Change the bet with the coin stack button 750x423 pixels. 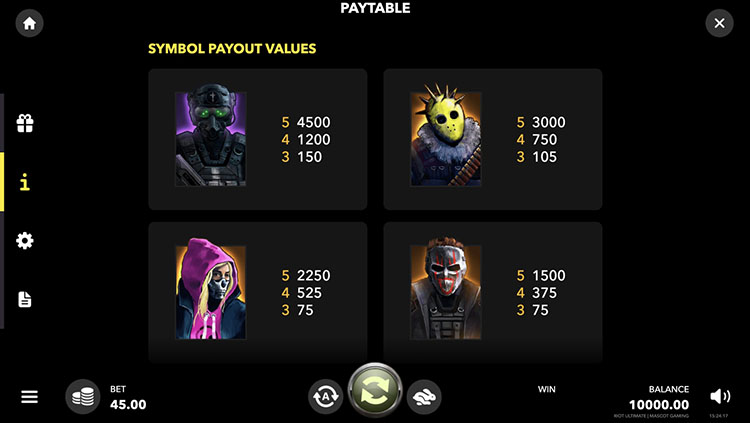coord(83,396)
